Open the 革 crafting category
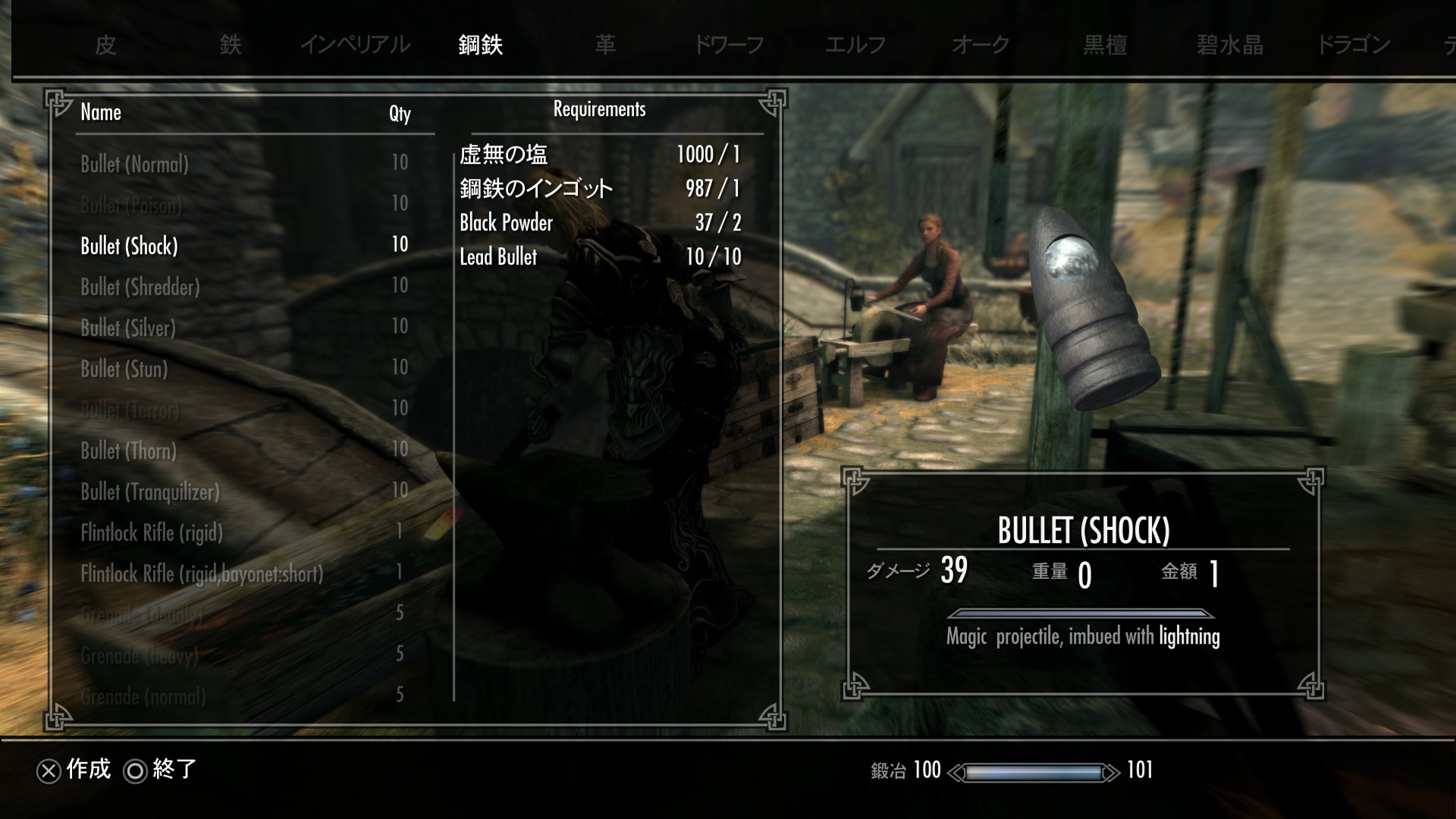This screenshot has width=1456, height=819. [x=605, y=45]
